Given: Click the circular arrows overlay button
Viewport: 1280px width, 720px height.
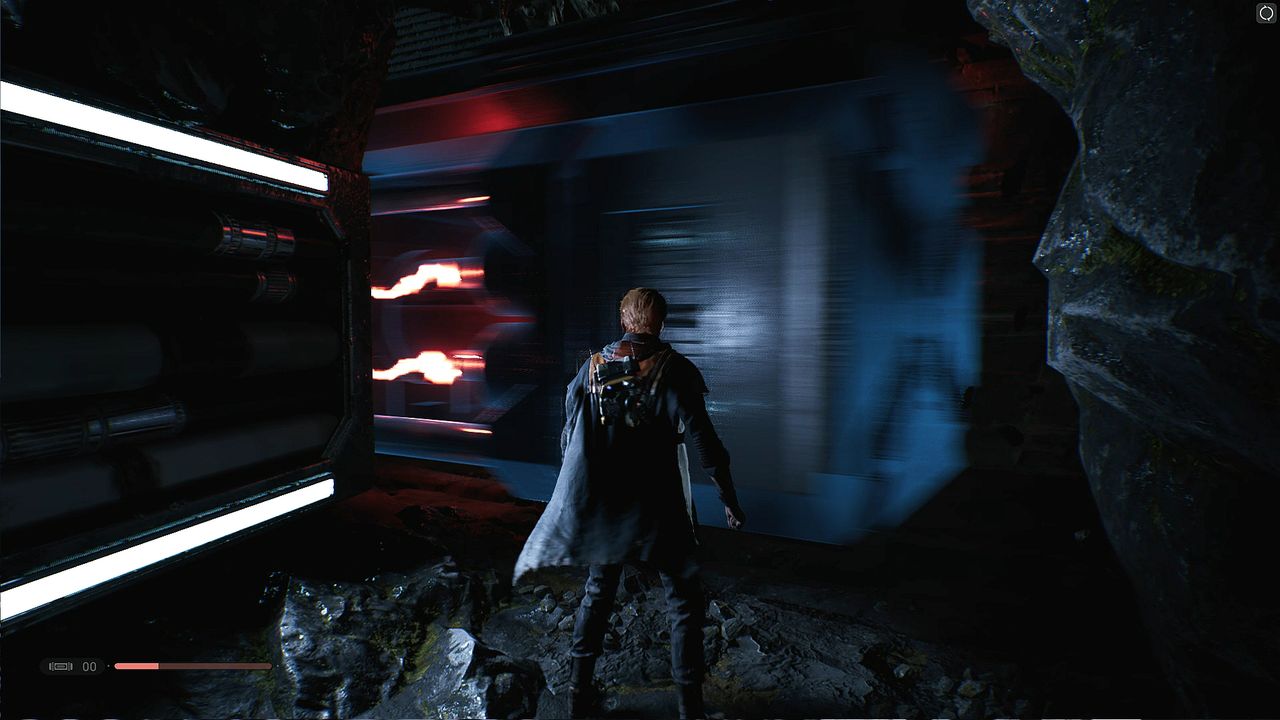Looking at the screenshot, I should click(x=1266, y=13).
